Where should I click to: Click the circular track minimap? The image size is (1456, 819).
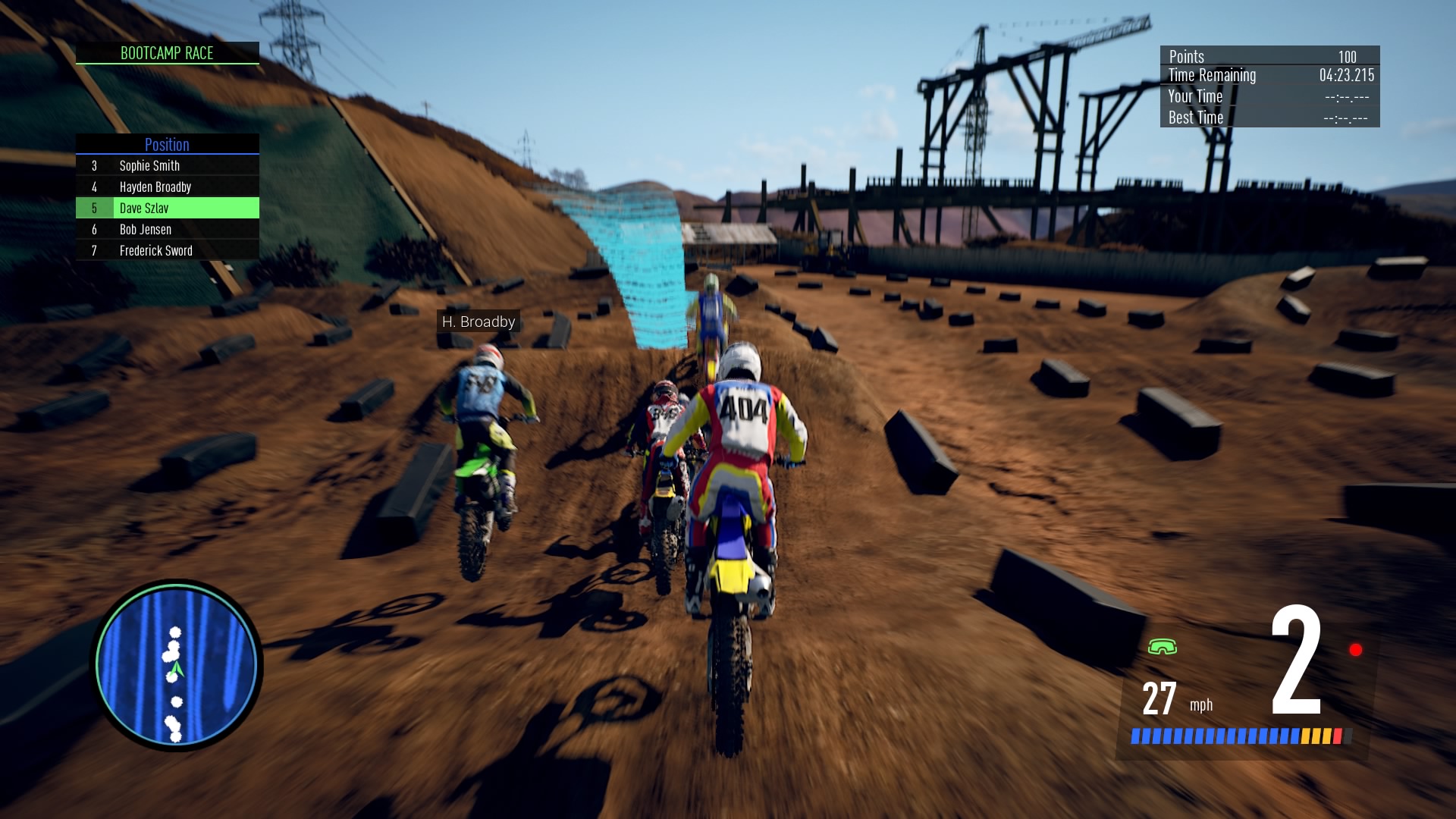[176, 665]
